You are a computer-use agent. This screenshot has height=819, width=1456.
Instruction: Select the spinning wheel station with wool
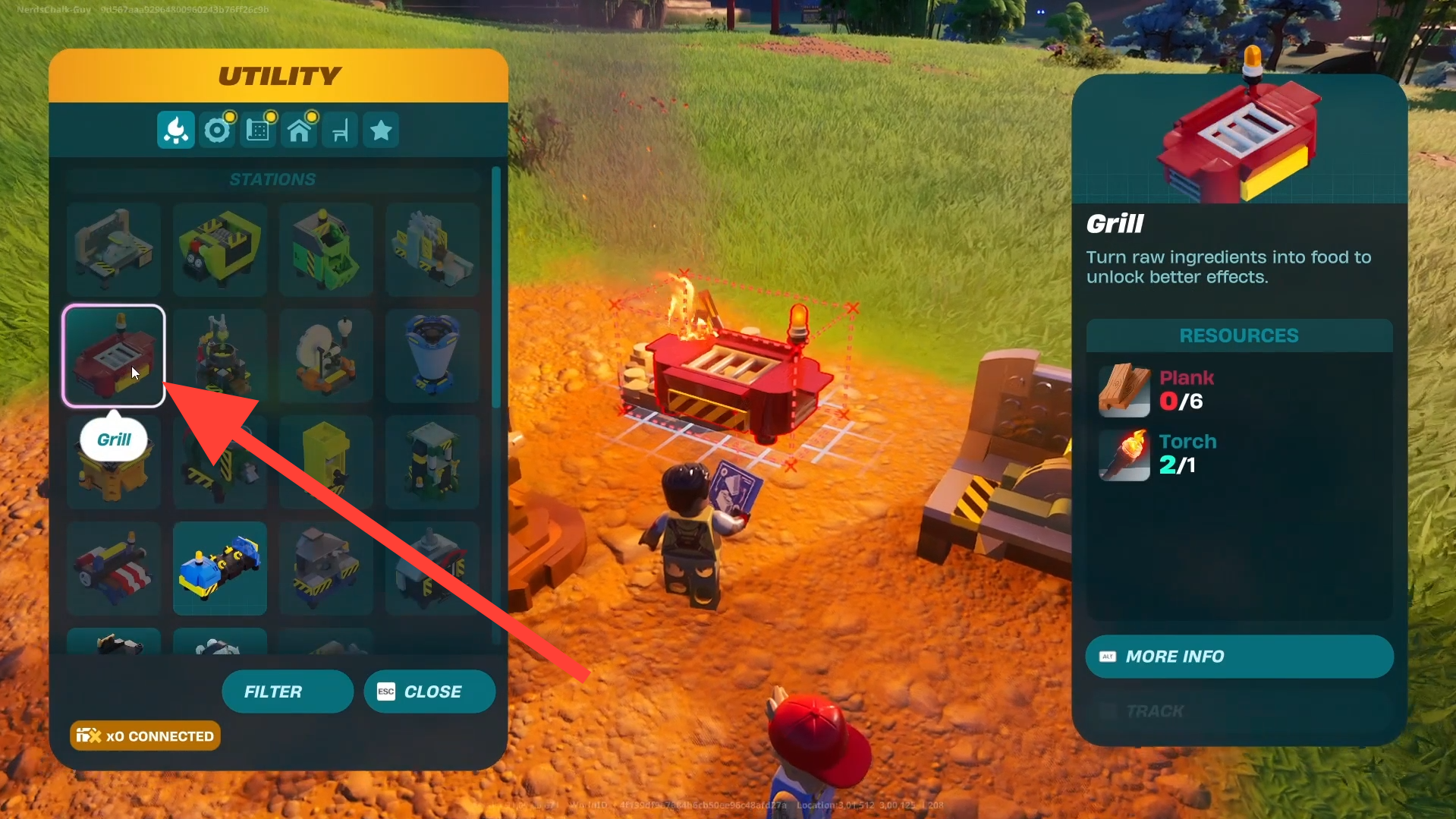point(326,356)
